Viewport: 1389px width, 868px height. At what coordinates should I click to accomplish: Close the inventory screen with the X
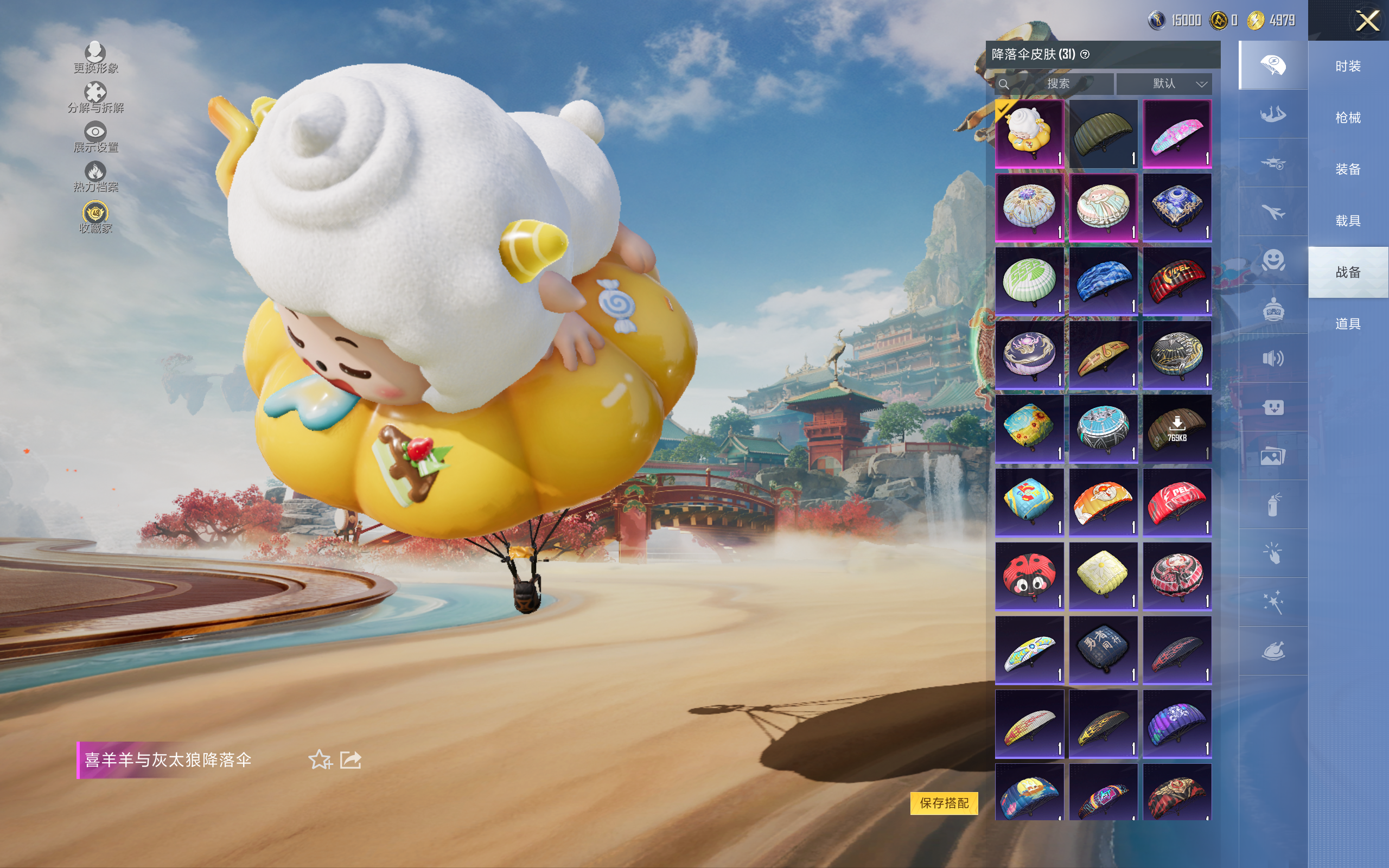[1367, 21]
